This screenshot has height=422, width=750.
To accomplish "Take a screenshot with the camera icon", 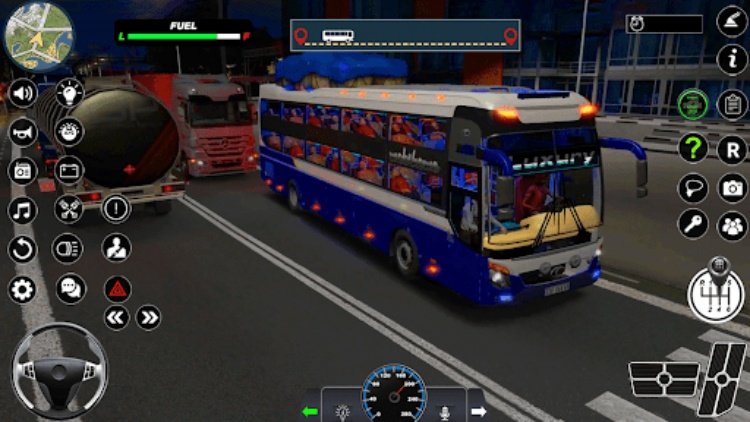I will point(733,188).
